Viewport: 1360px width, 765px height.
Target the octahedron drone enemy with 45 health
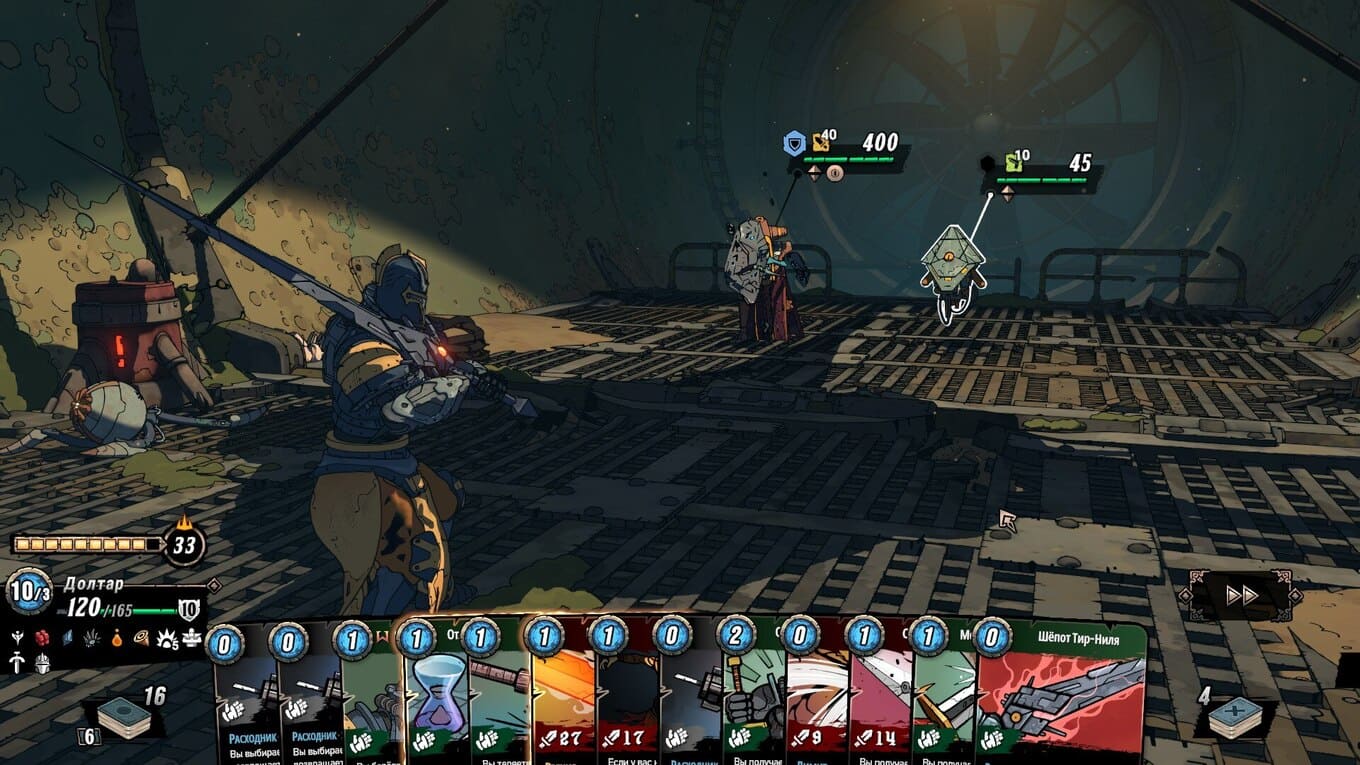[x=952, y=260]
